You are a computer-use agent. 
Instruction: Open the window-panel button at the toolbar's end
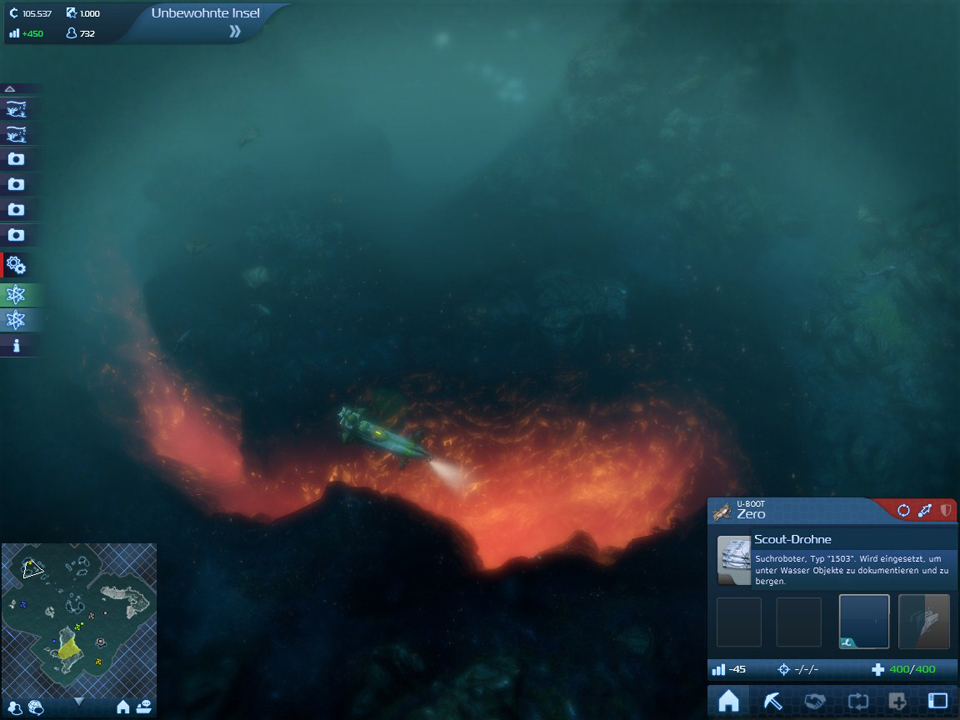(x=938, y=702)
